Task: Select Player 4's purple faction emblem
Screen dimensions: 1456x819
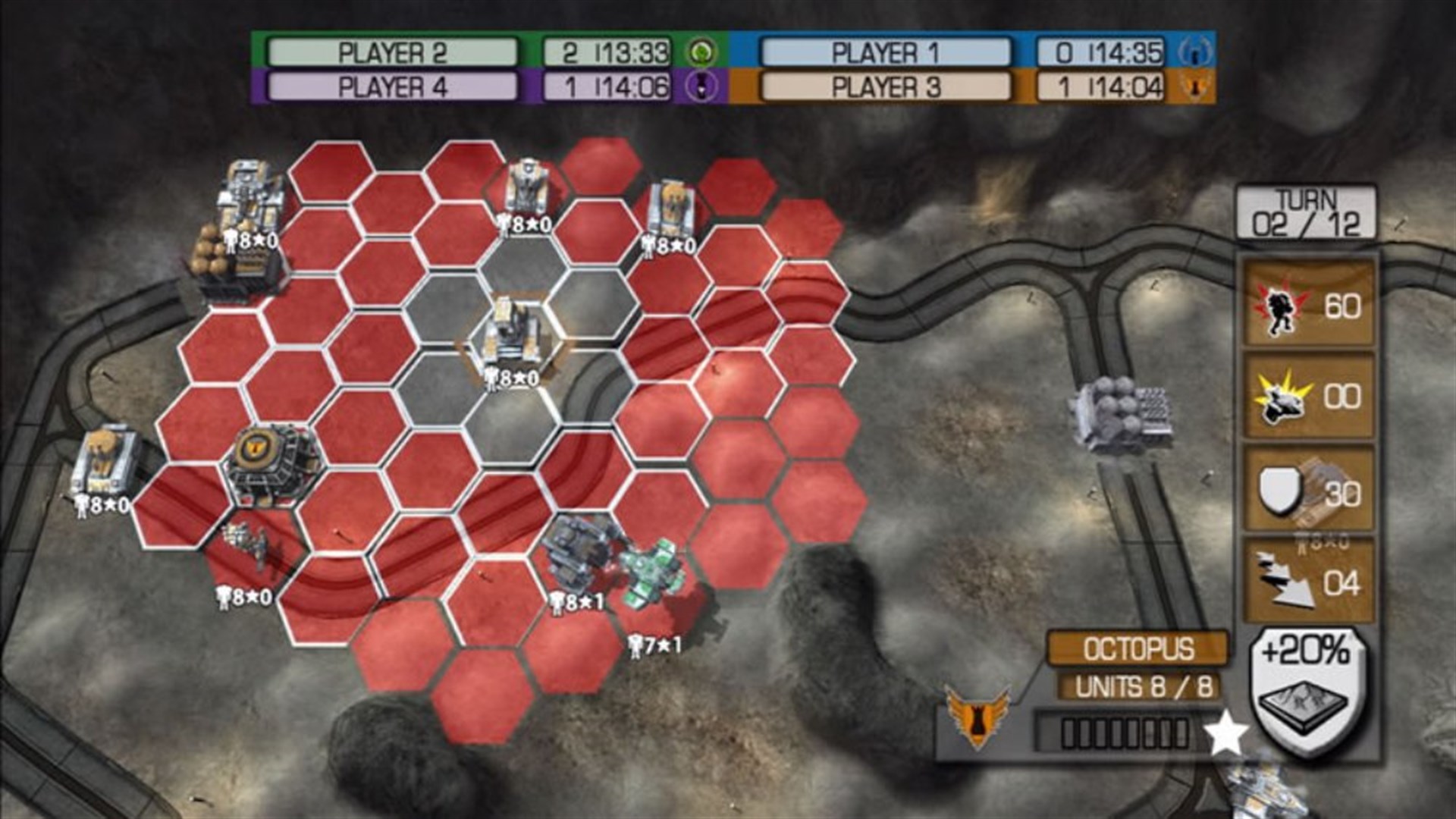Action: coord(702,86)
